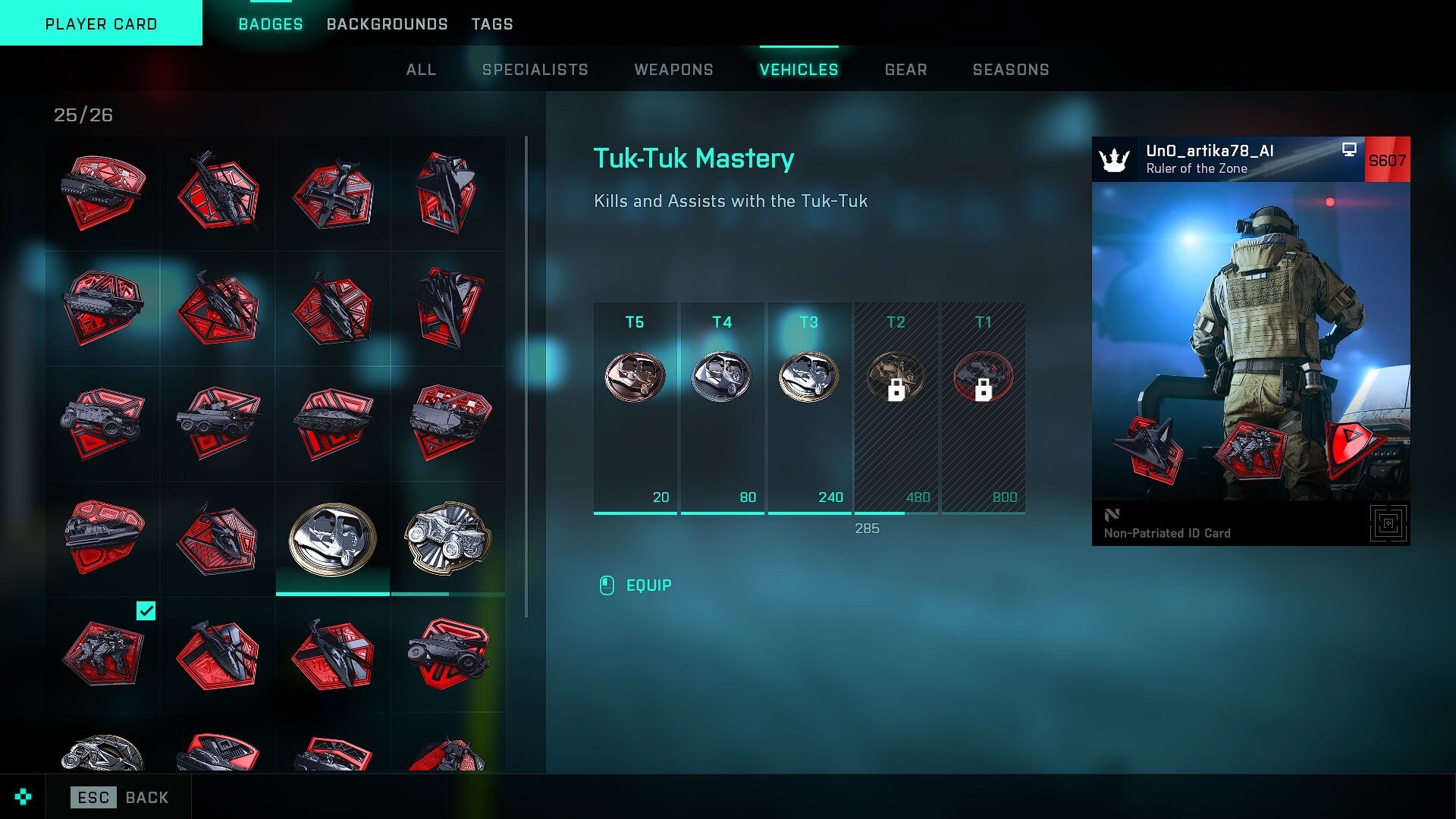The width and height of the screenshot is (1456, 819).
Task: Select the Badges tab
Action: point(271,24)
